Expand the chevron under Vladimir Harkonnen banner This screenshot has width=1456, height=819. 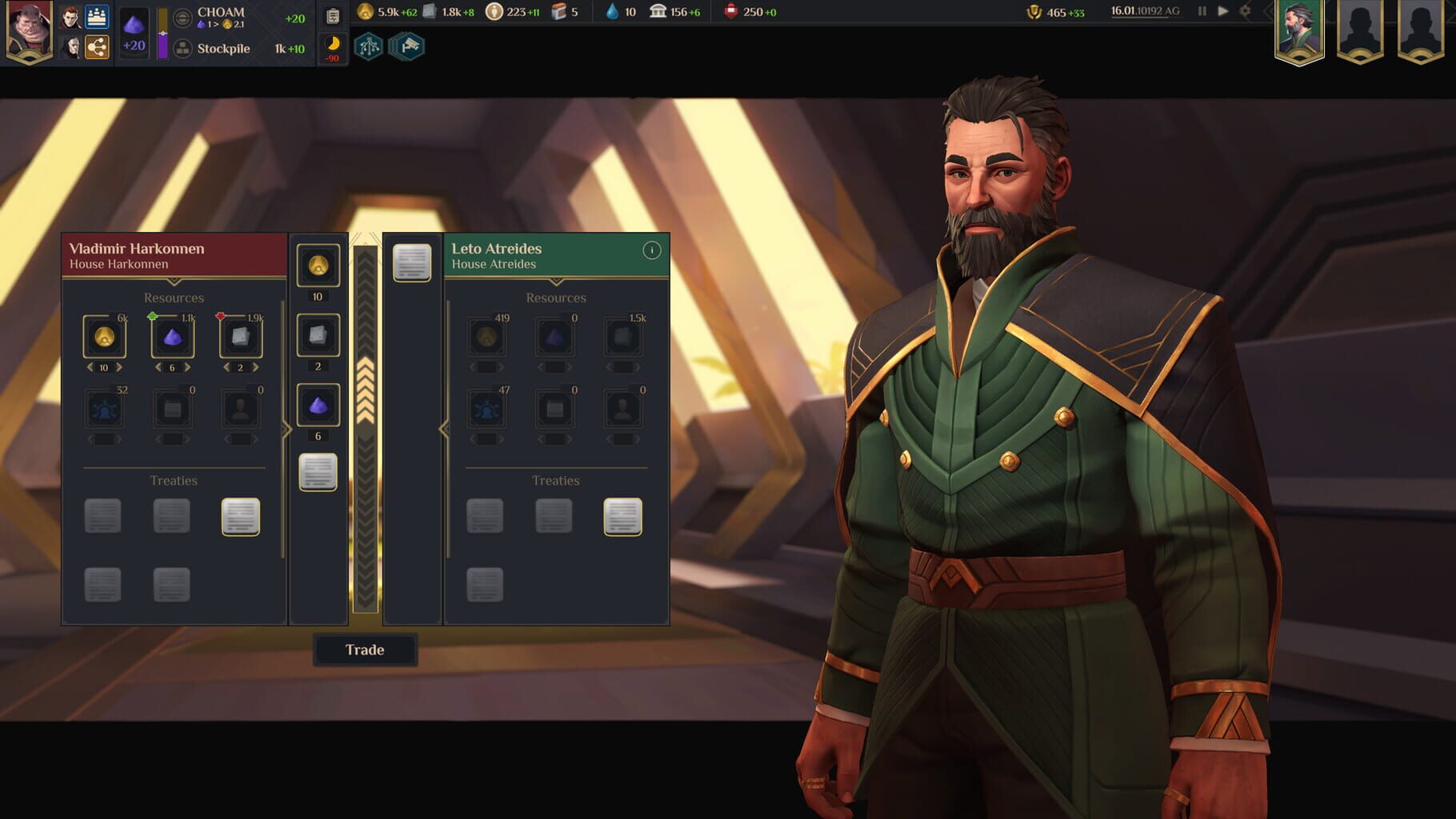coord(172,281)
